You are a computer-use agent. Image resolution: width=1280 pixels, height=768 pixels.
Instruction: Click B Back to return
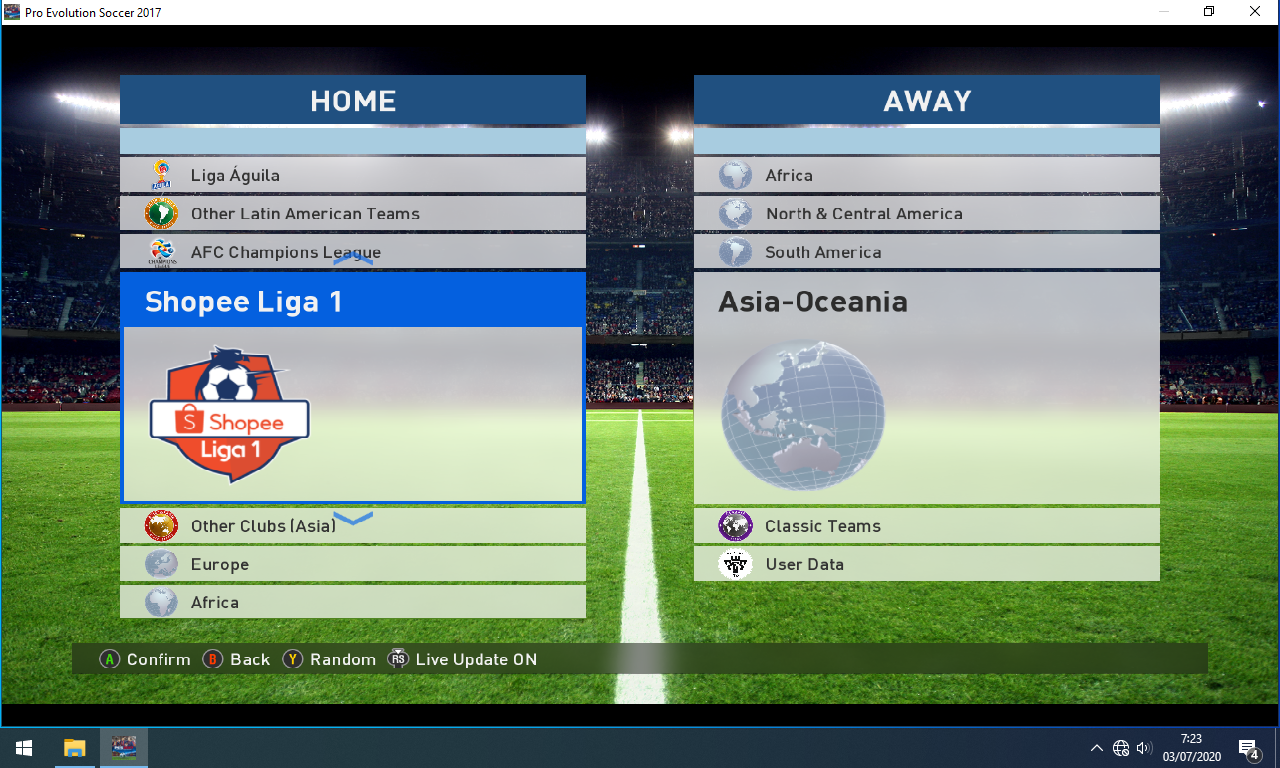click(x=236, y=659)
